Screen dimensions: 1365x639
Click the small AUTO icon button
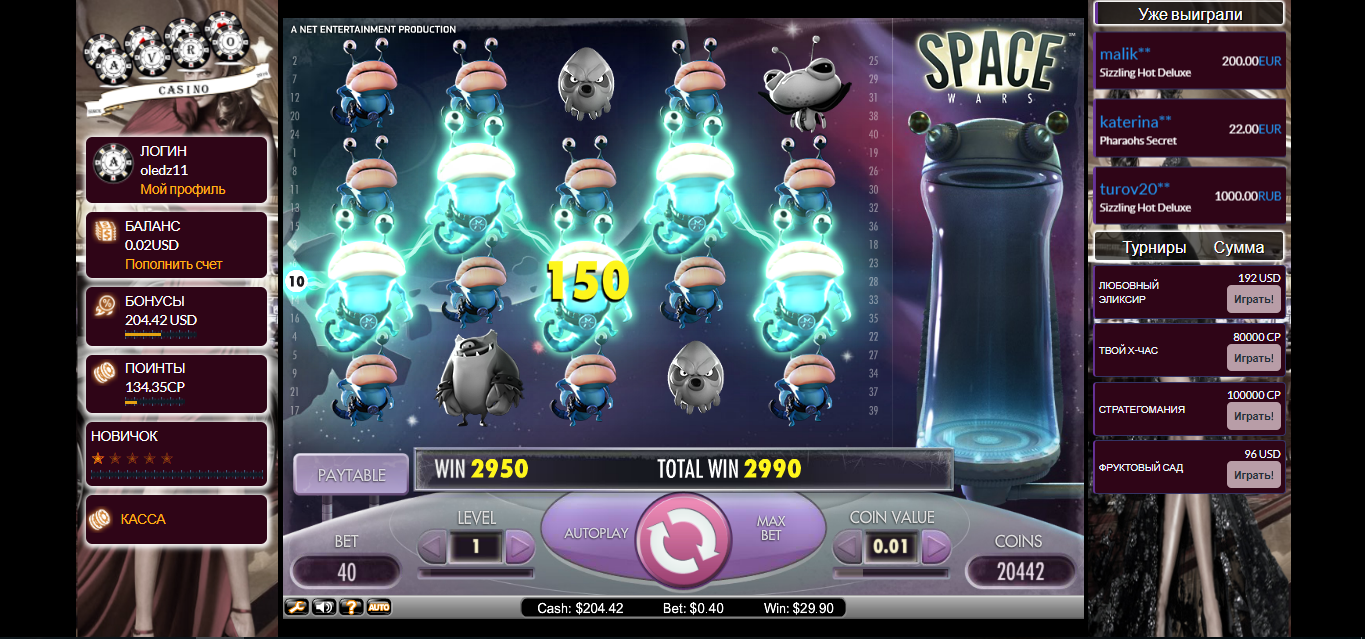tap(378, 606)
